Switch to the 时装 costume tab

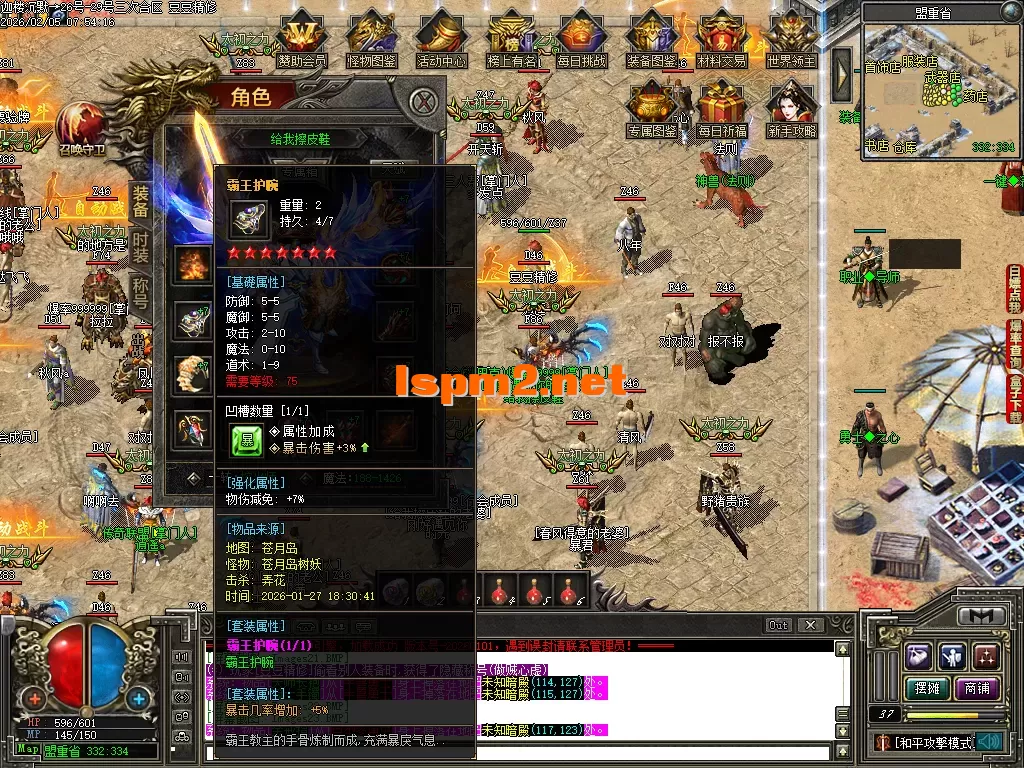140,248
